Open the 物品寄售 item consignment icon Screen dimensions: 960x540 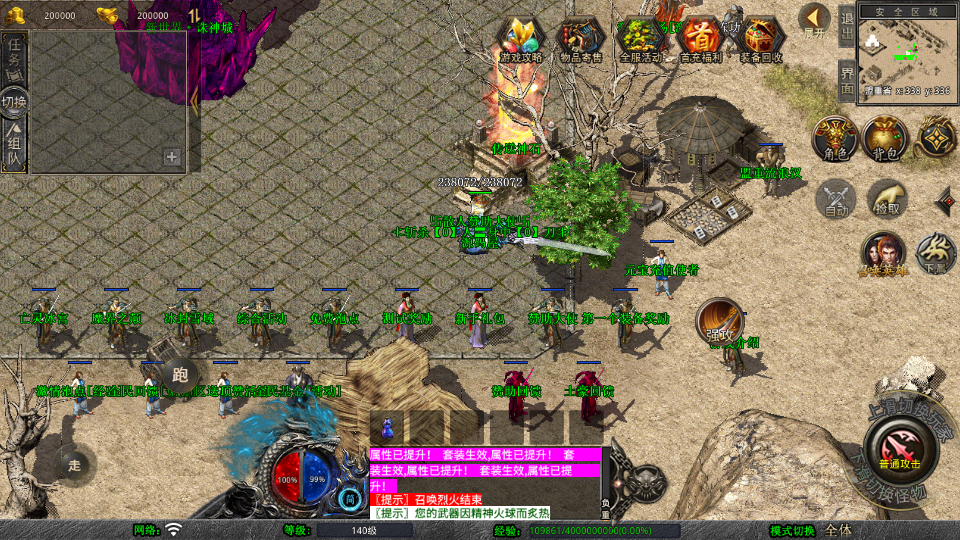tap(580, 39)
